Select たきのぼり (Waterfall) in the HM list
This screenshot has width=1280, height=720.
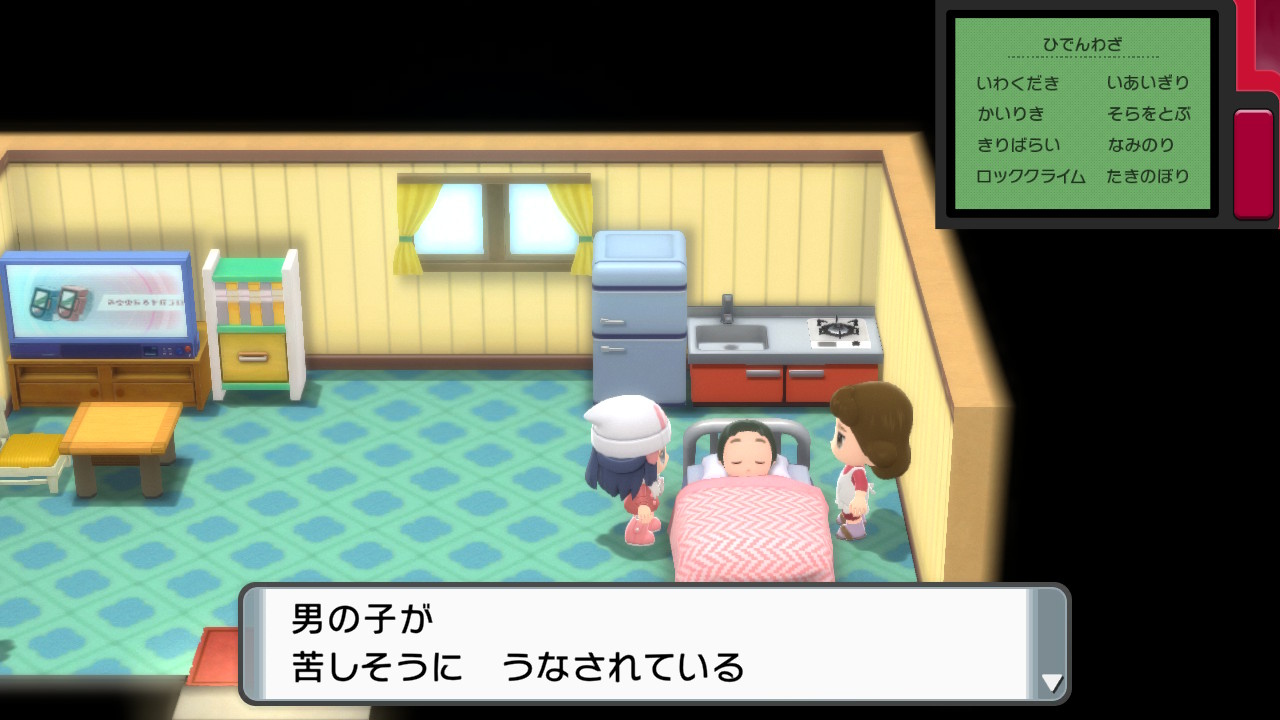tap(1148, 176)
